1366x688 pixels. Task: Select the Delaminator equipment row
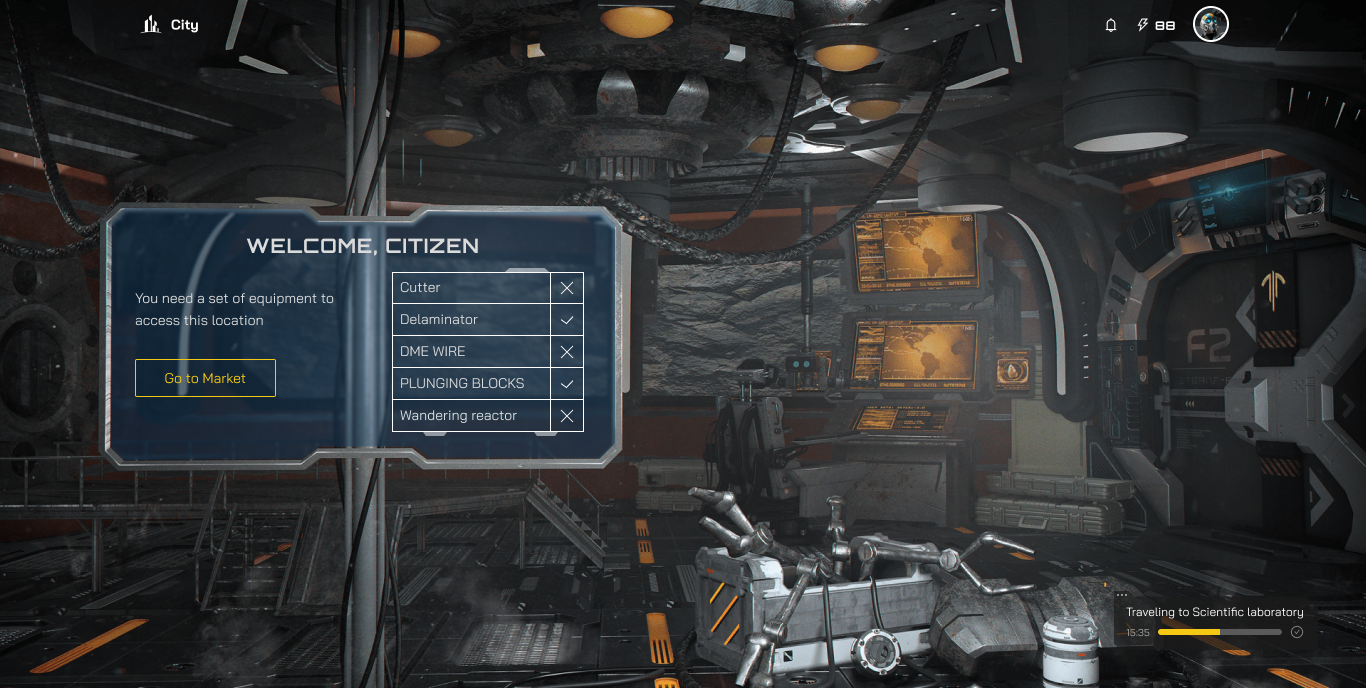pyautogui.click(x=471, y=320)
